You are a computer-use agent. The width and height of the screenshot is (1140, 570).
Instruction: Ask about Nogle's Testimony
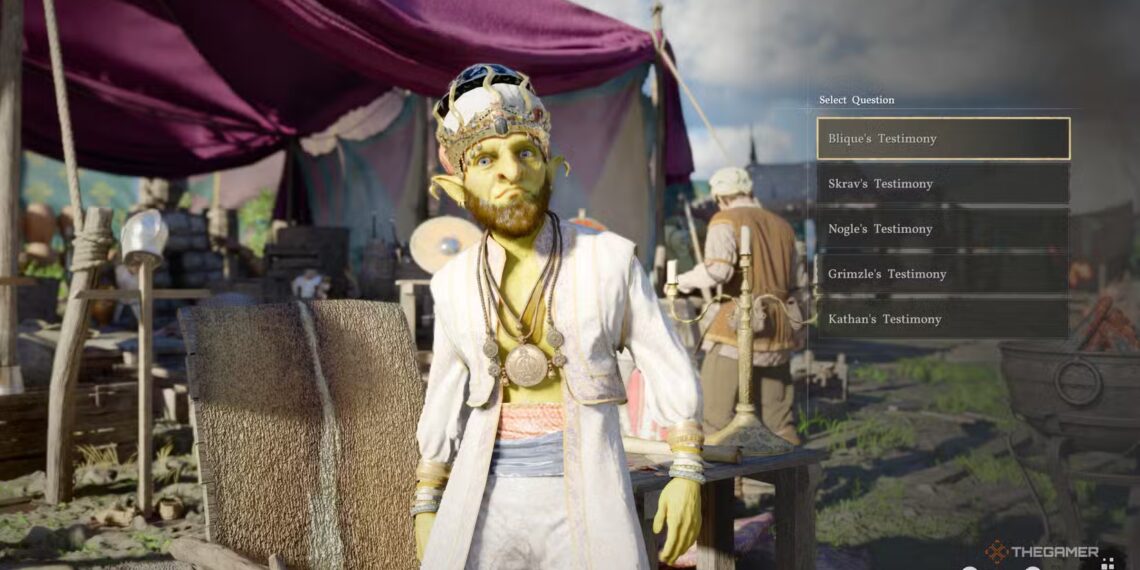(x=943, y=229)
